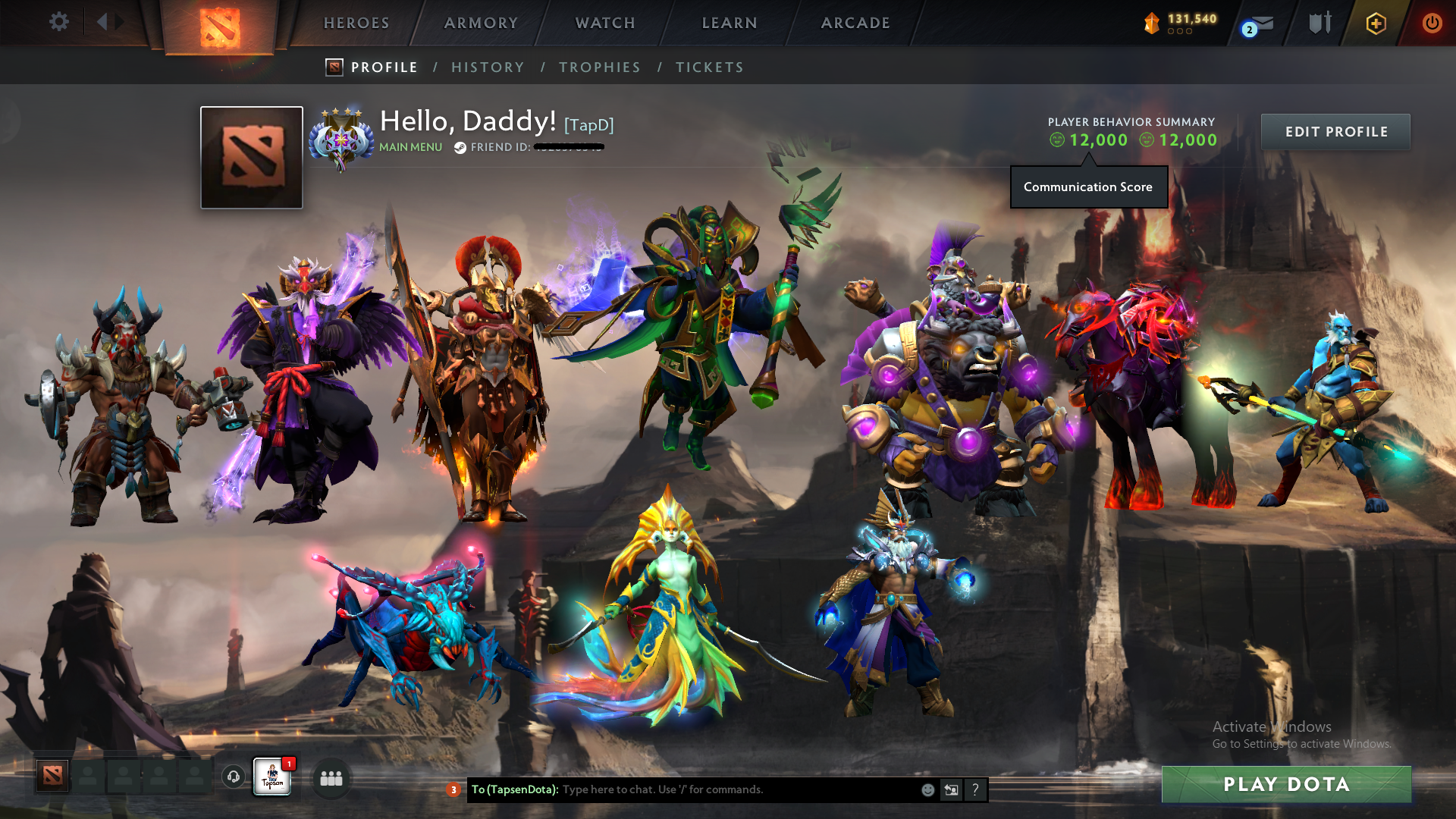The height and width of the screenshot is (819, 1456).
Task: Toggle the voice chat headset icon
Action: [232, 777]
